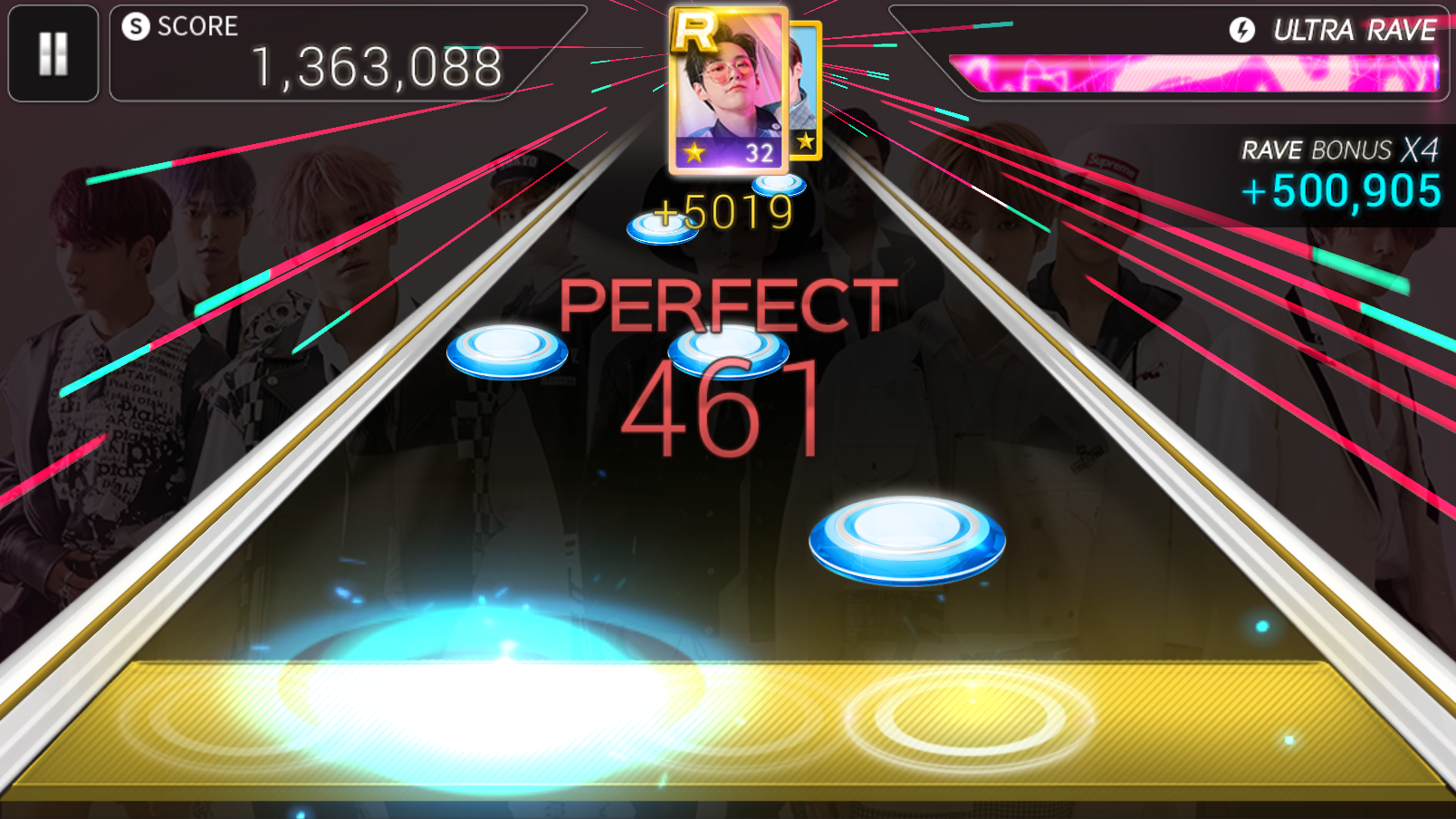Click the card level number 32
The height and width of the screenshot is (819, 1456).
[x=757, y=154]
